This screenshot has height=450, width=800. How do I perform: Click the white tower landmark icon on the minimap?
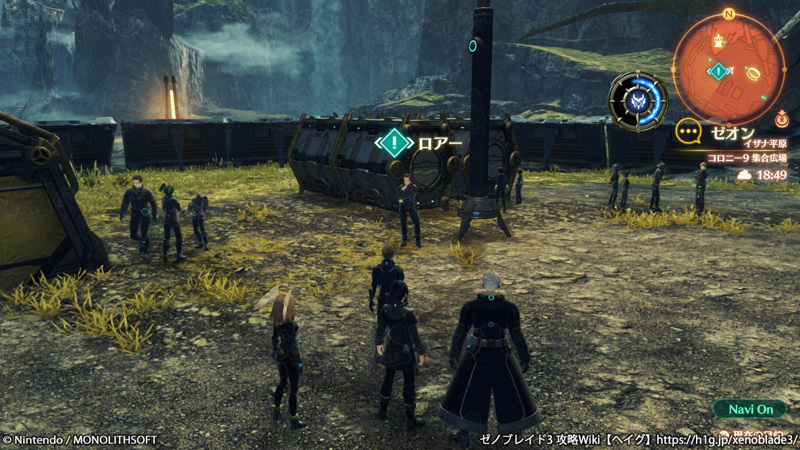pyautogui.click(x=718, y=39)
